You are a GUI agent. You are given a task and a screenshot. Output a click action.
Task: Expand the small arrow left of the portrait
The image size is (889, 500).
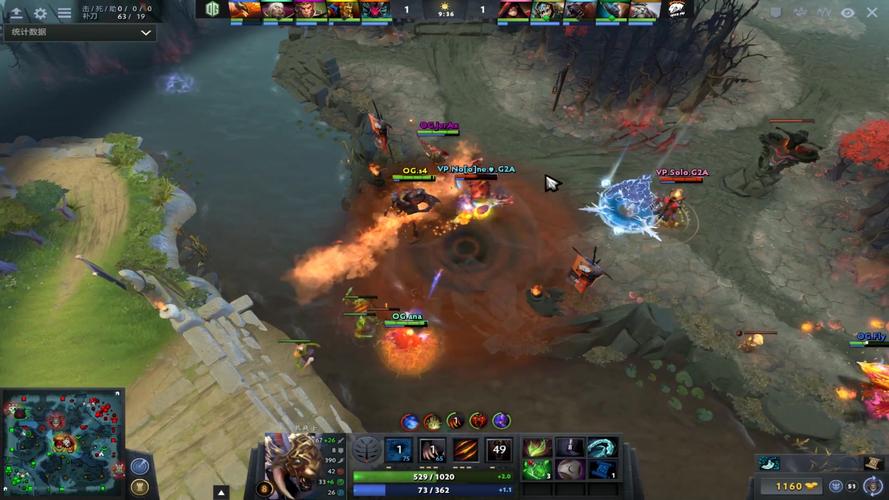(221, 492)
